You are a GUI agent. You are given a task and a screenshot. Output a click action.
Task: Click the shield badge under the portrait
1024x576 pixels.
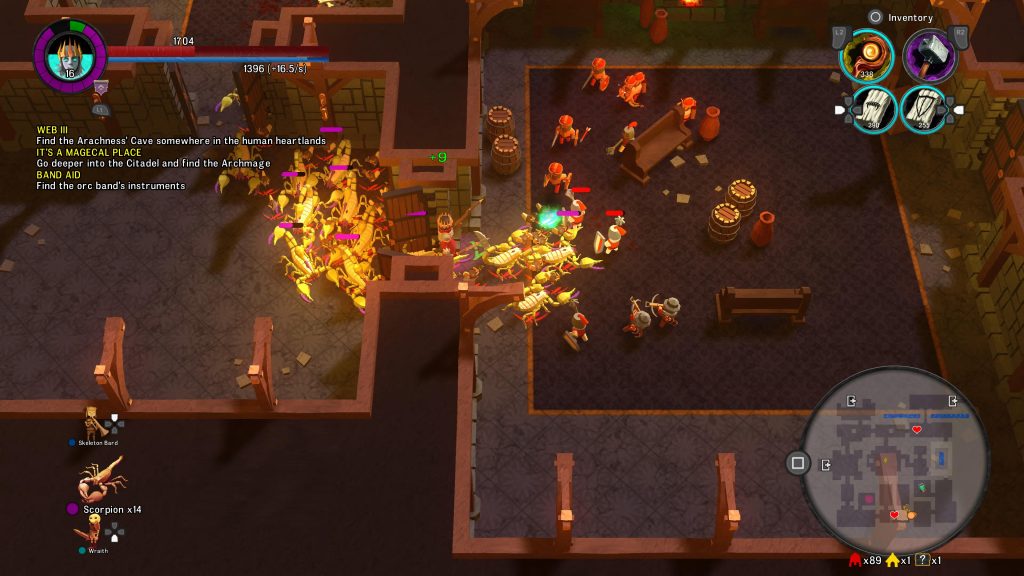(101, 88)
